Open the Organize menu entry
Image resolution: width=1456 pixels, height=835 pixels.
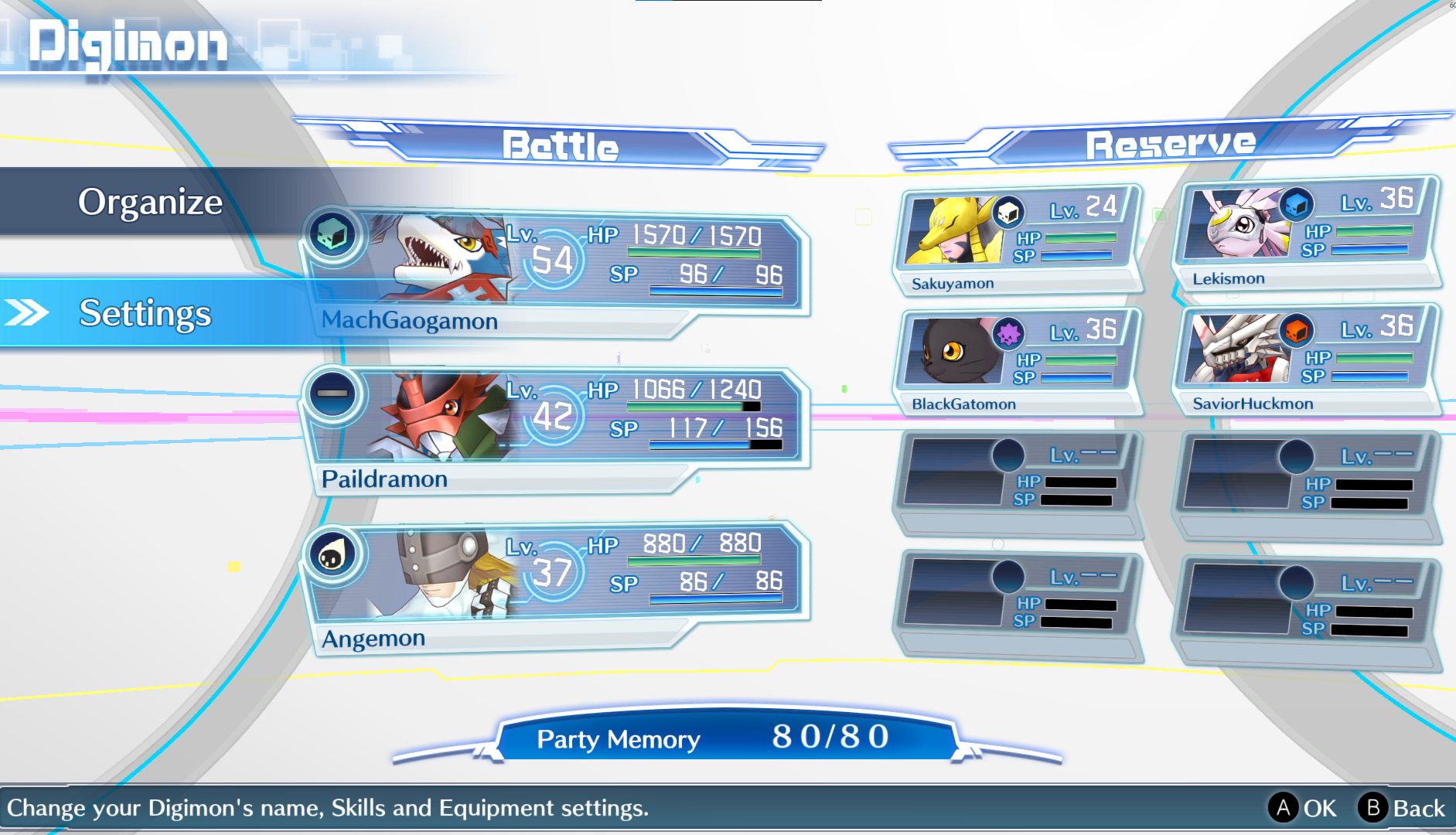[150, 202]
